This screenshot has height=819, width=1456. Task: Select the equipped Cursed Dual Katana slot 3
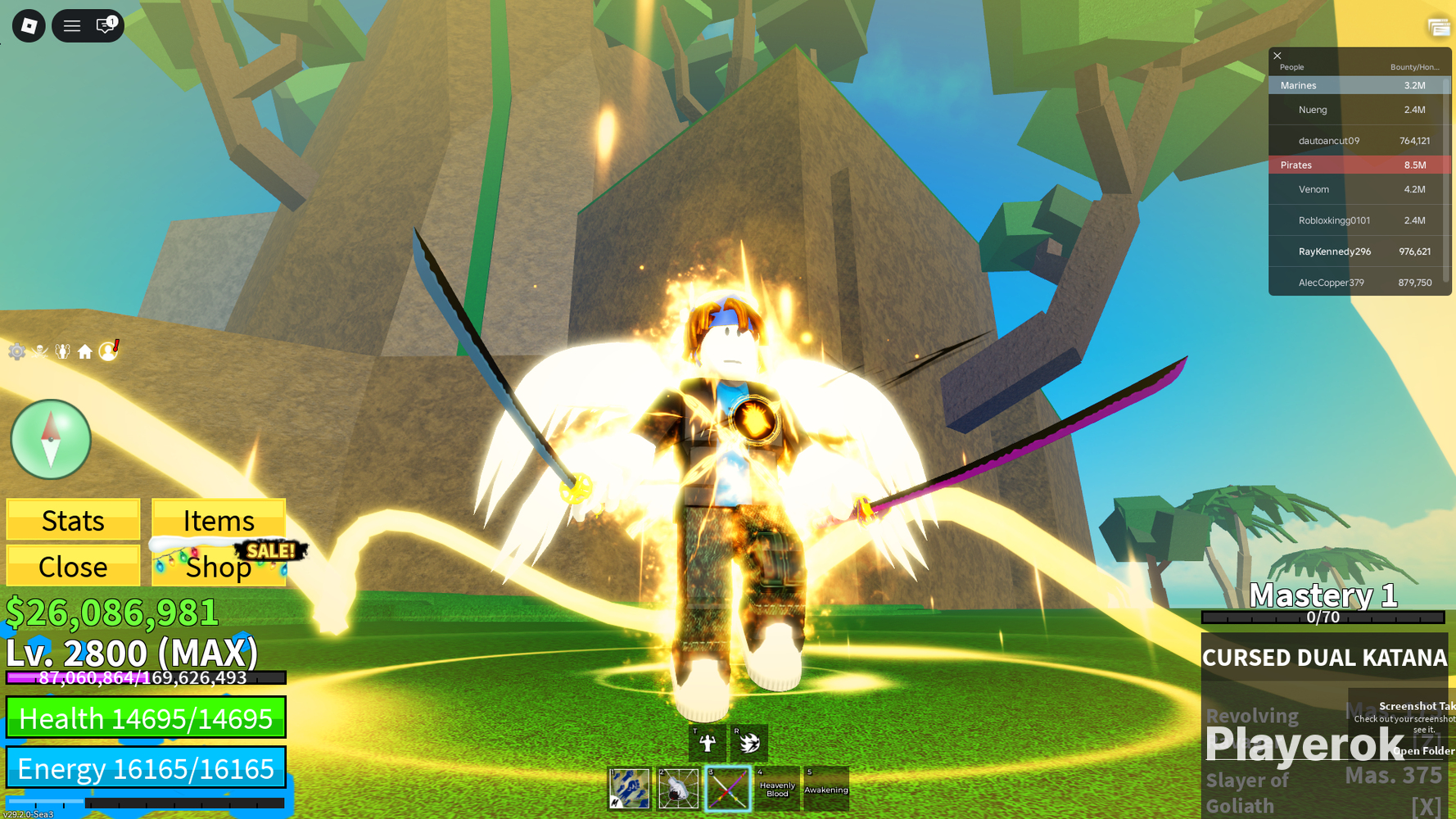(x=728, y=788)
